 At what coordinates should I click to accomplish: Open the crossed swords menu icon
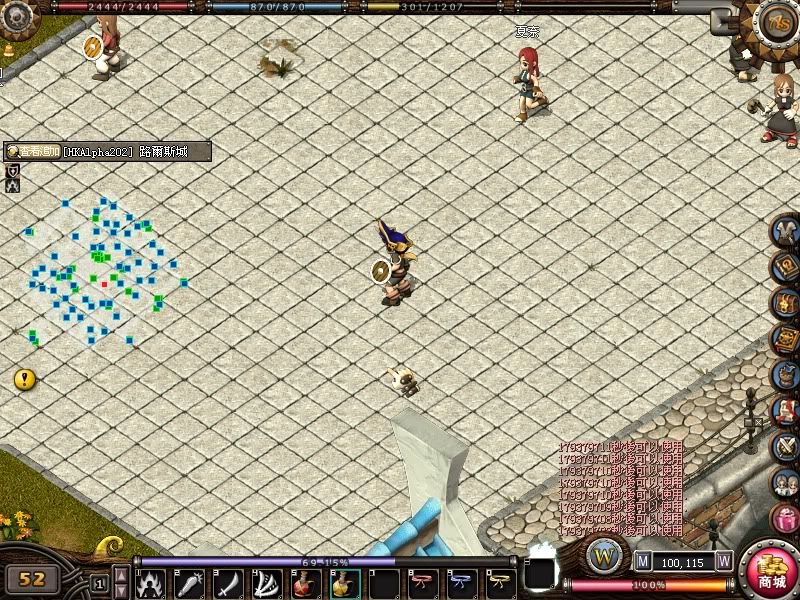tap(786, 447)
